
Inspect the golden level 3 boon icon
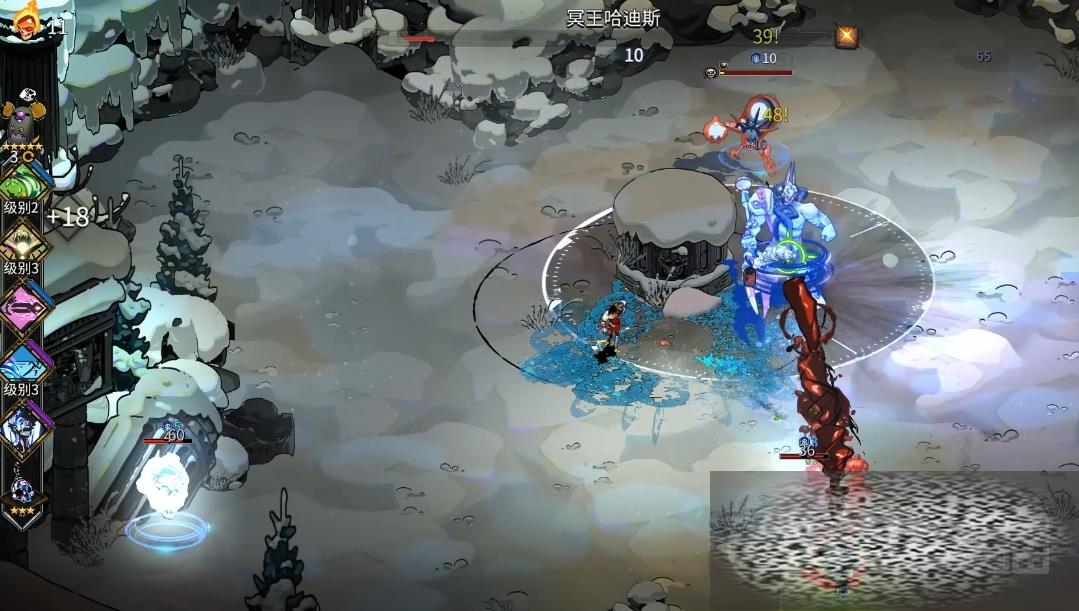pos(24,241)
